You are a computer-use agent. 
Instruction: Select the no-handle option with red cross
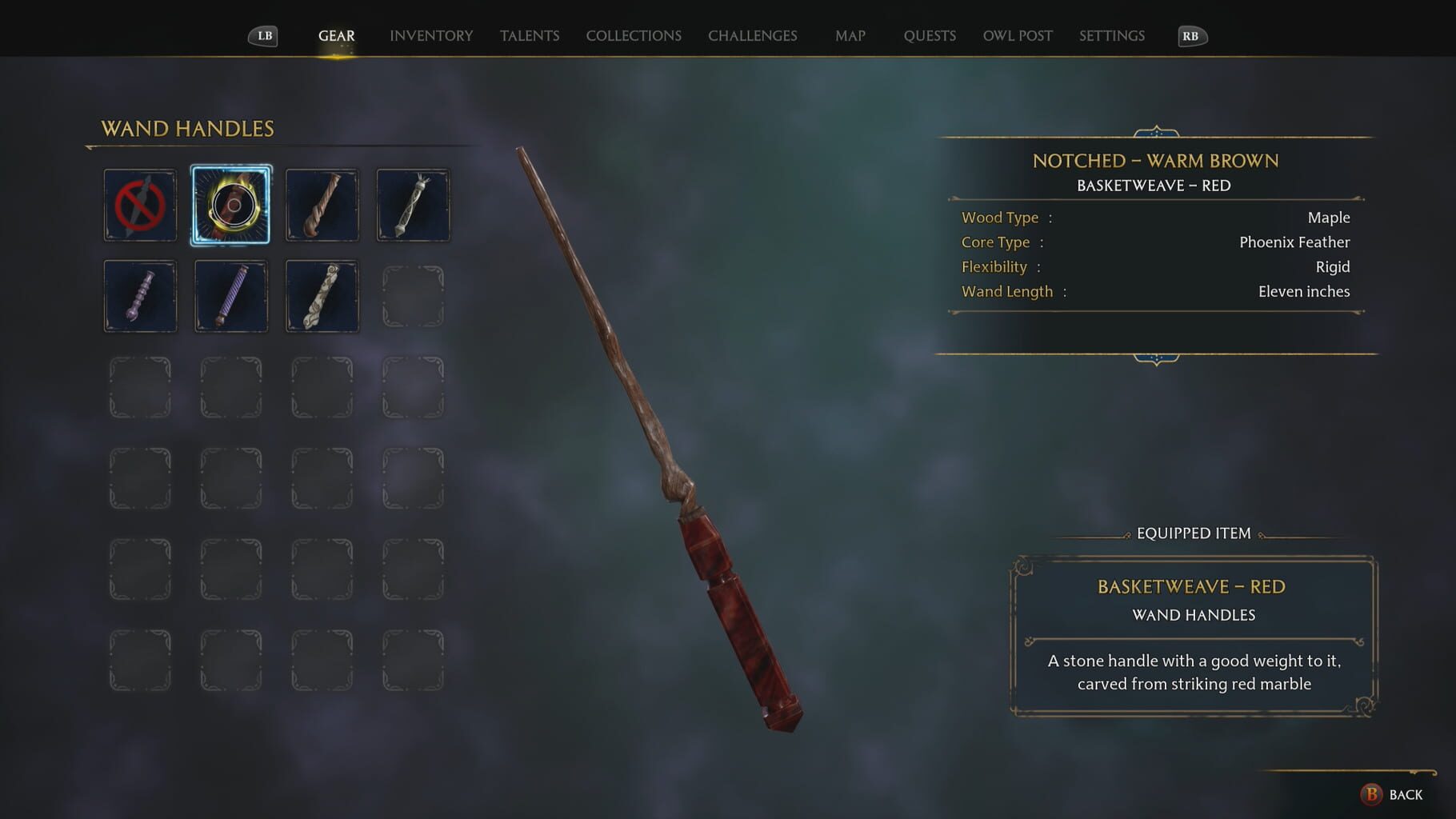(x=139, y=205)
